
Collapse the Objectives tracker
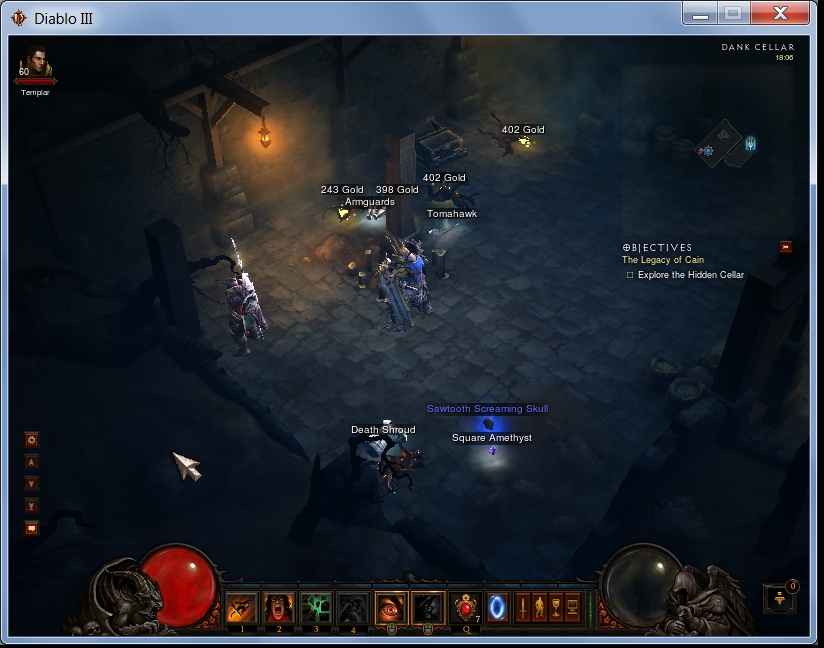pyautogui.click(x=786, y=246)
